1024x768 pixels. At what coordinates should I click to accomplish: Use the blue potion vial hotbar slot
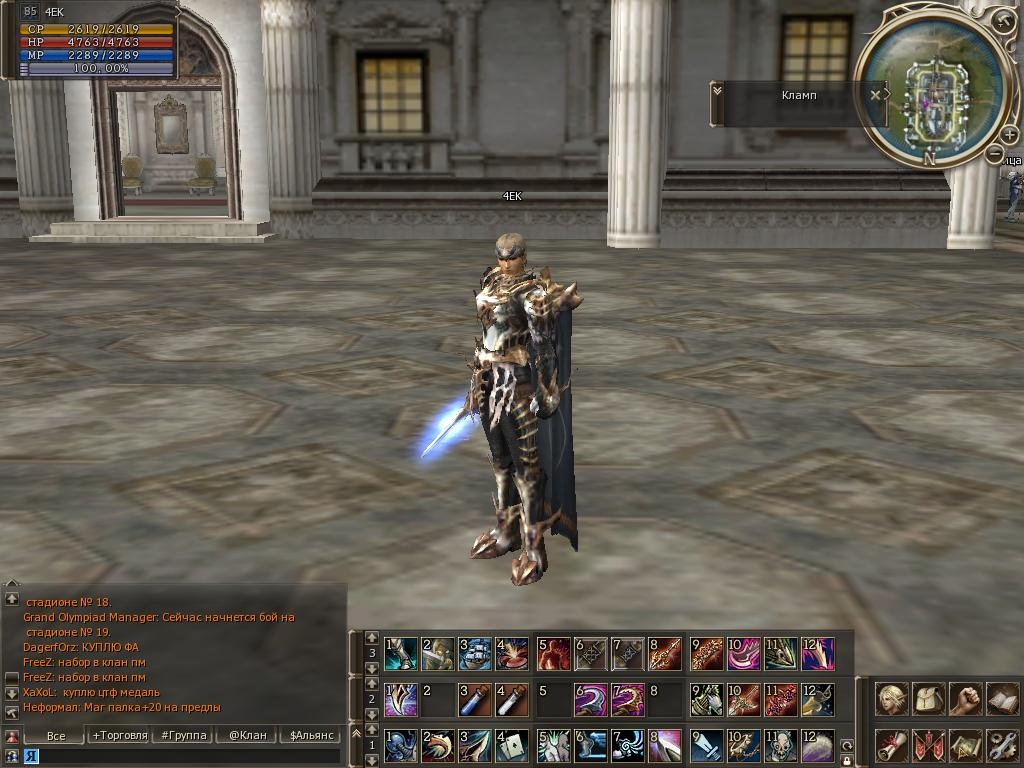pos(475,700)
